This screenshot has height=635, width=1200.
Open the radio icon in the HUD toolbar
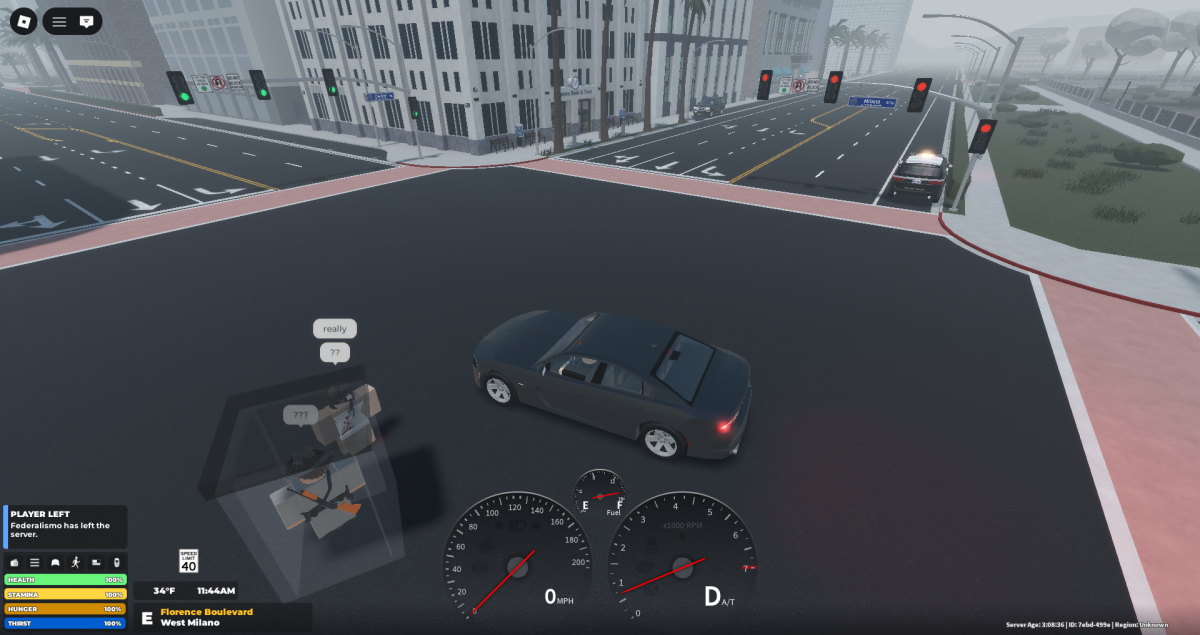coord(14,563)
